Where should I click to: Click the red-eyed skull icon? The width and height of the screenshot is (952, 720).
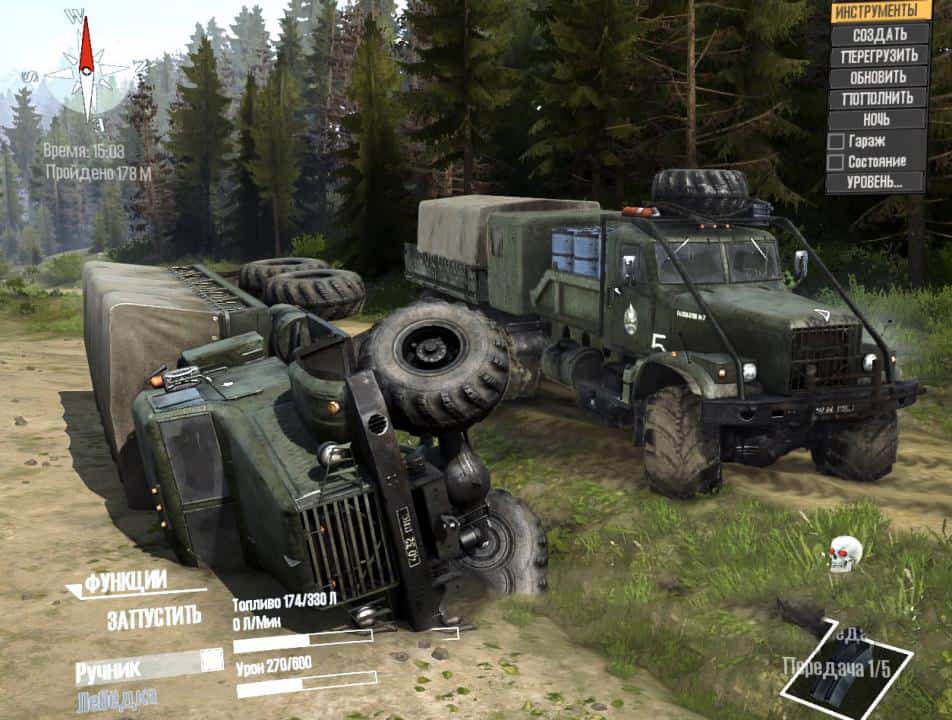pos(845,552)
